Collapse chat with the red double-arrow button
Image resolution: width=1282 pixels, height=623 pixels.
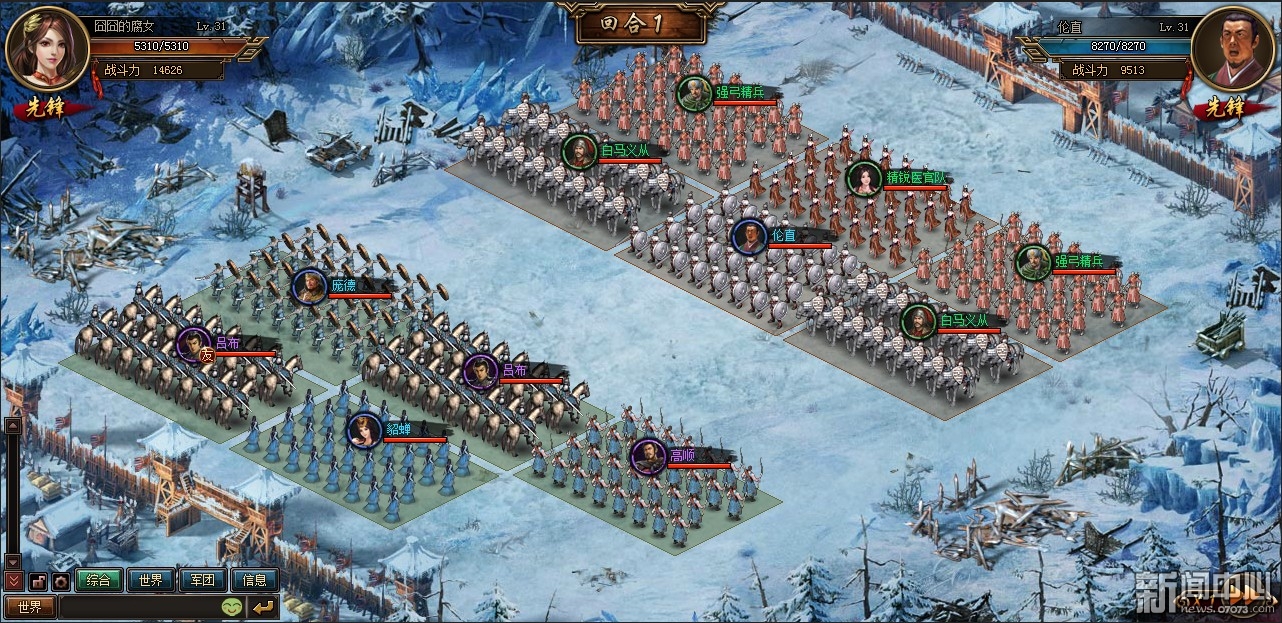pos(13,580)
